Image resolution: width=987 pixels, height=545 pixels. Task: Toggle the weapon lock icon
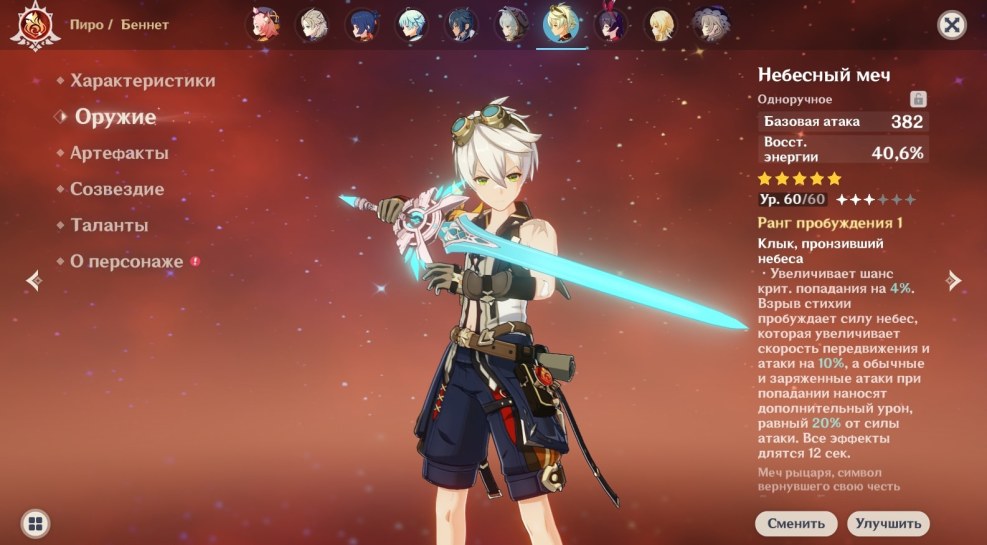click(917, 99)
